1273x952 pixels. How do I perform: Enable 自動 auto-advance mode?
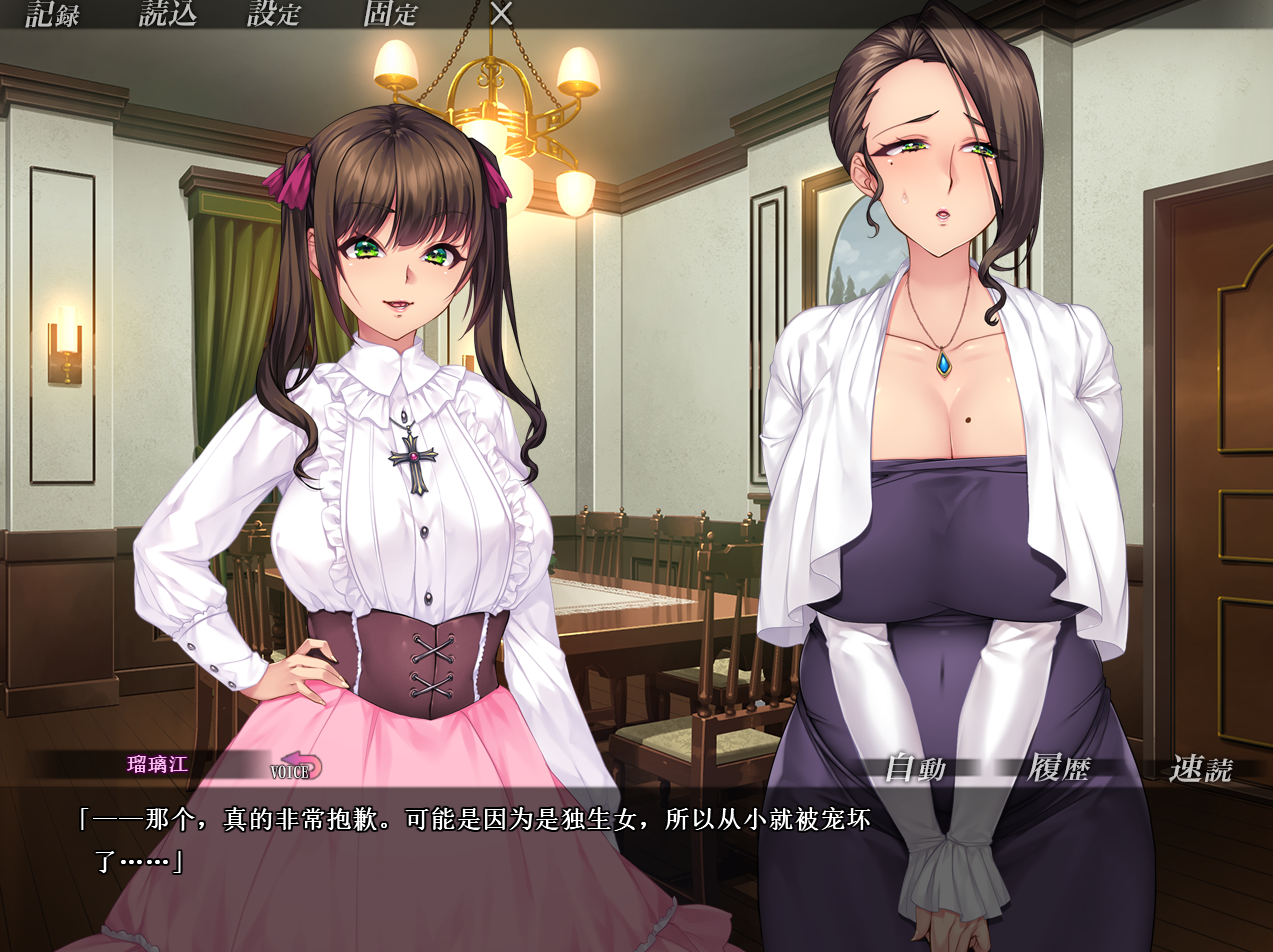pos(915,769)
